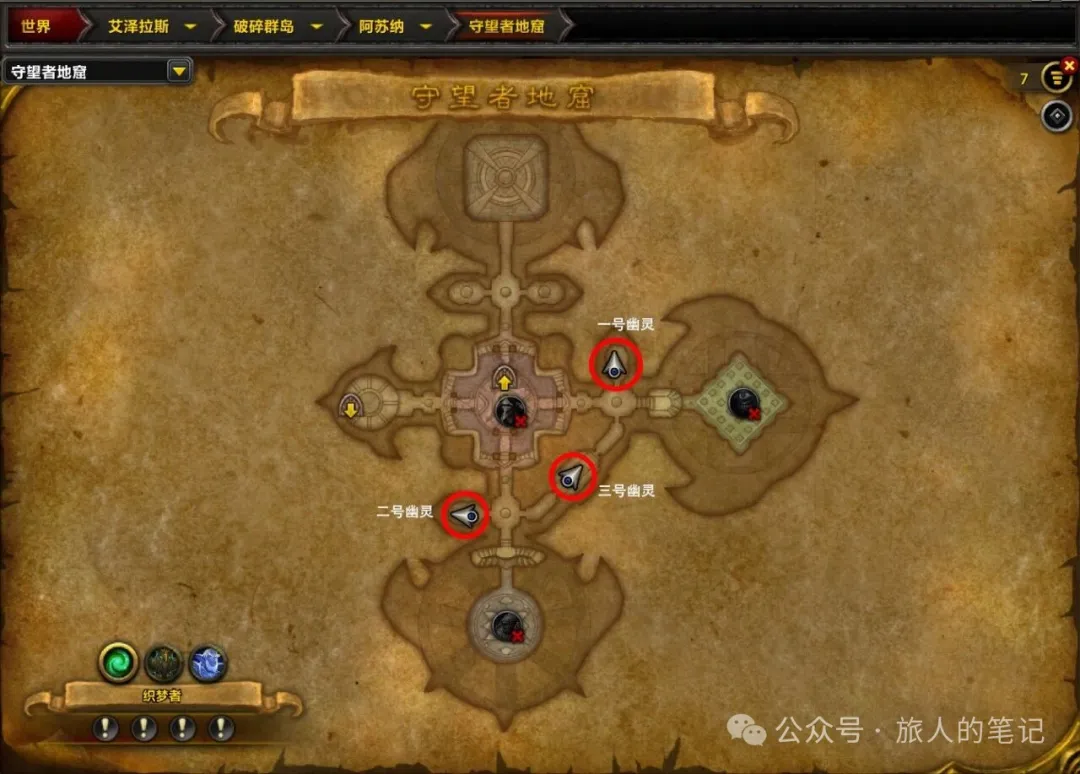Viewport: 1080px width, 774px height.
Task: Toggle the diamond map pin tracker
Action: pos(1057,116)
